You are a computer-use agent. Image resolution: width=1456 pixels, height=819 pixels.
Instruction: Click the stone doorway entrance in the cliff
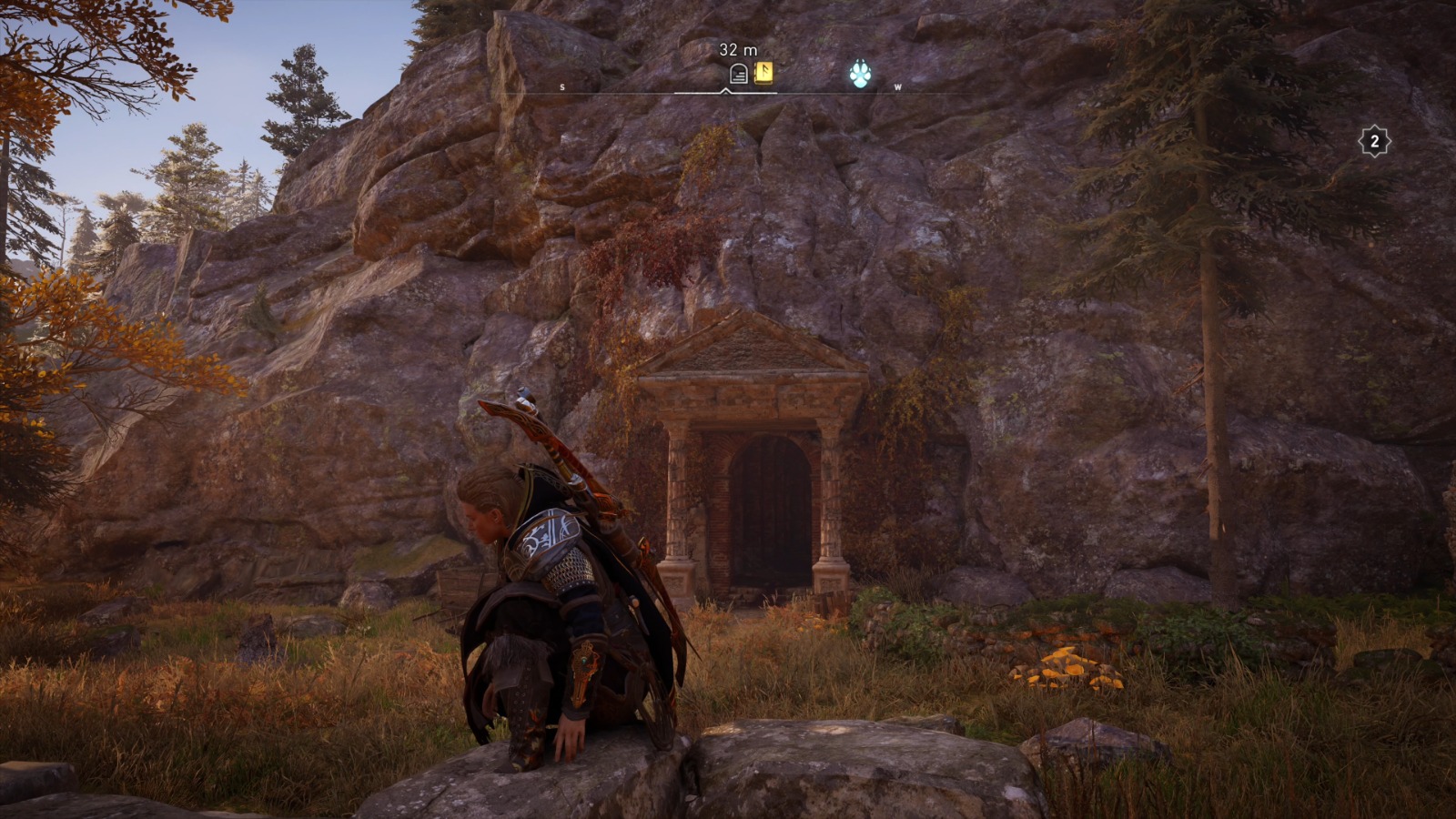click(x=764, y=510)
